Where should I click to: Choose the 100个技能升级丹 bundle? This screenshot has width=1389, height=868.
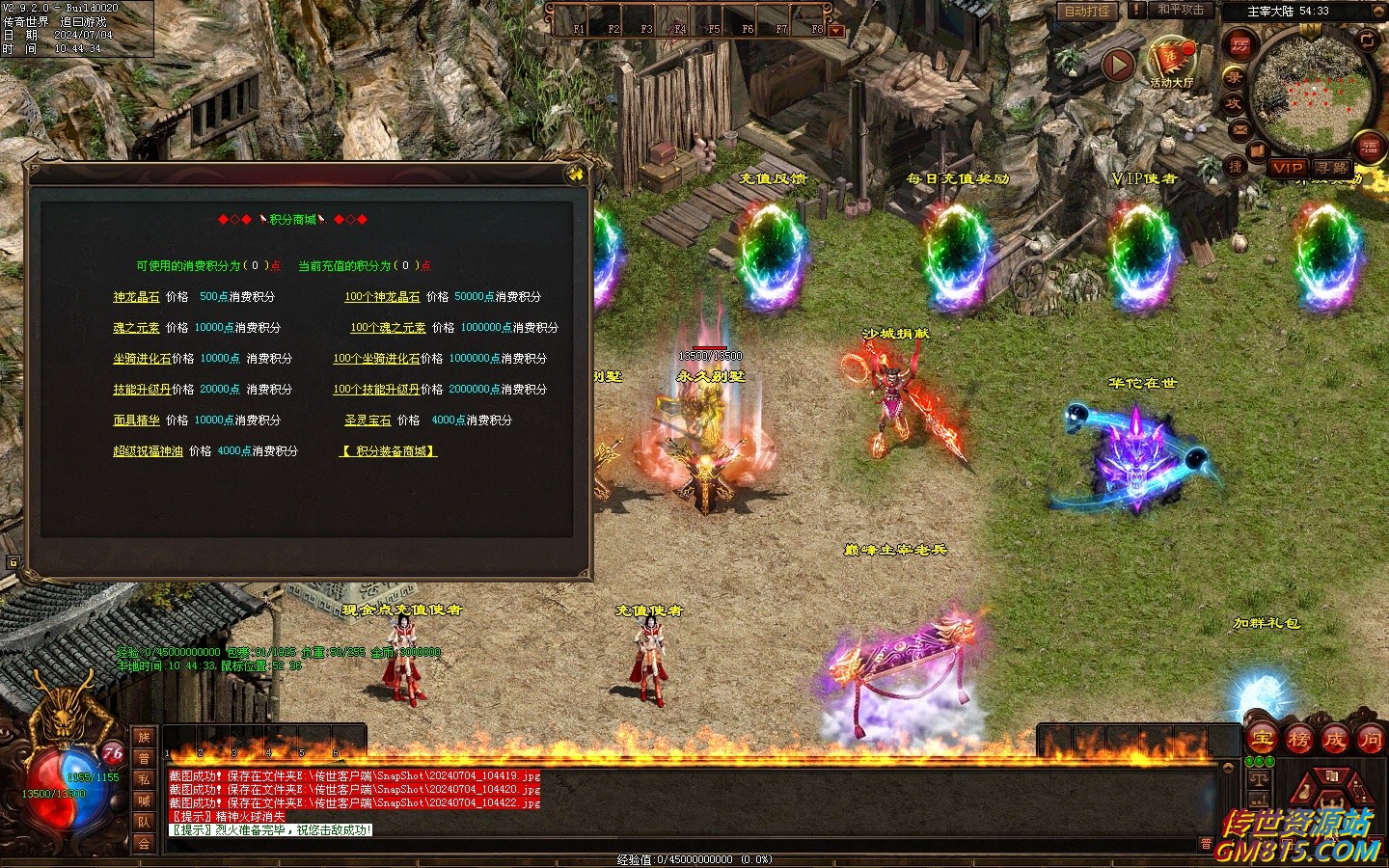(376, 390)
